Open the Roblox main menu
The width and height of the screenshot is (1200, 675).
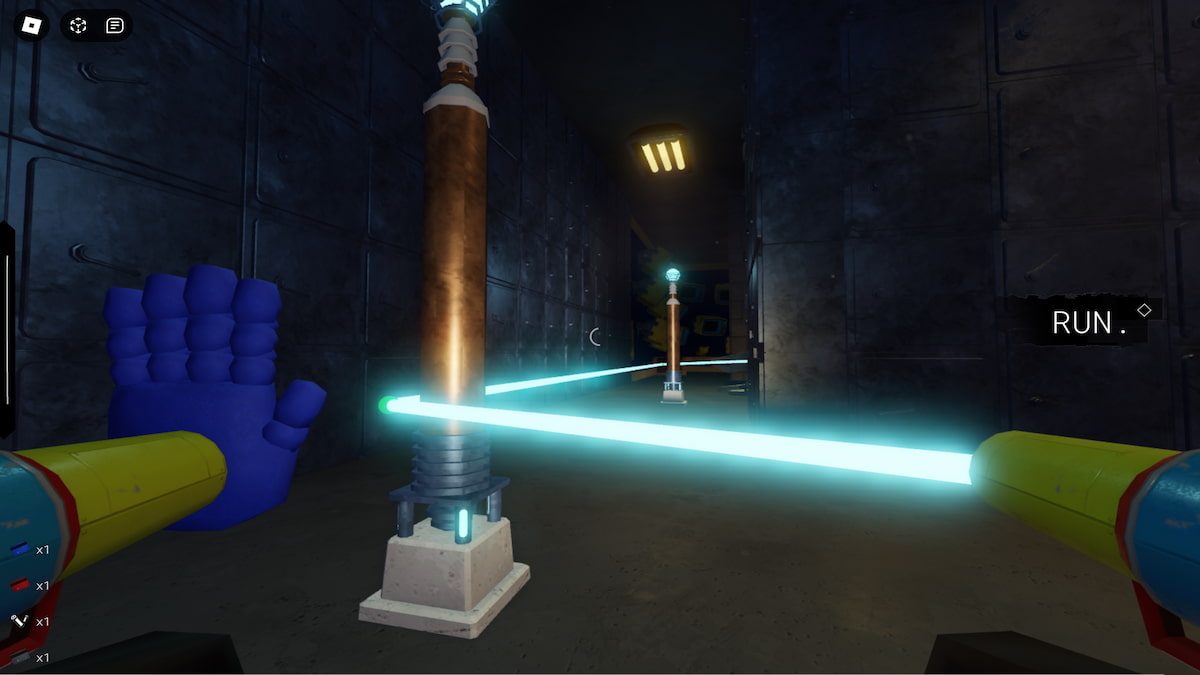point(31,25)
